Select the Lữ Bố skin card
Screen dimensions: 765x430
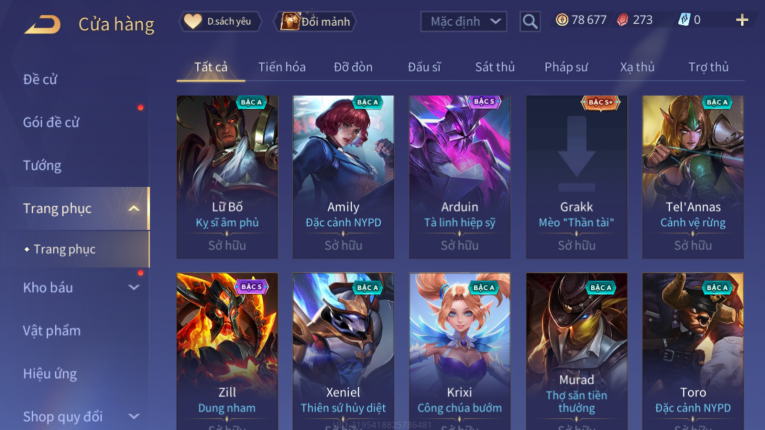click(227, 177)
